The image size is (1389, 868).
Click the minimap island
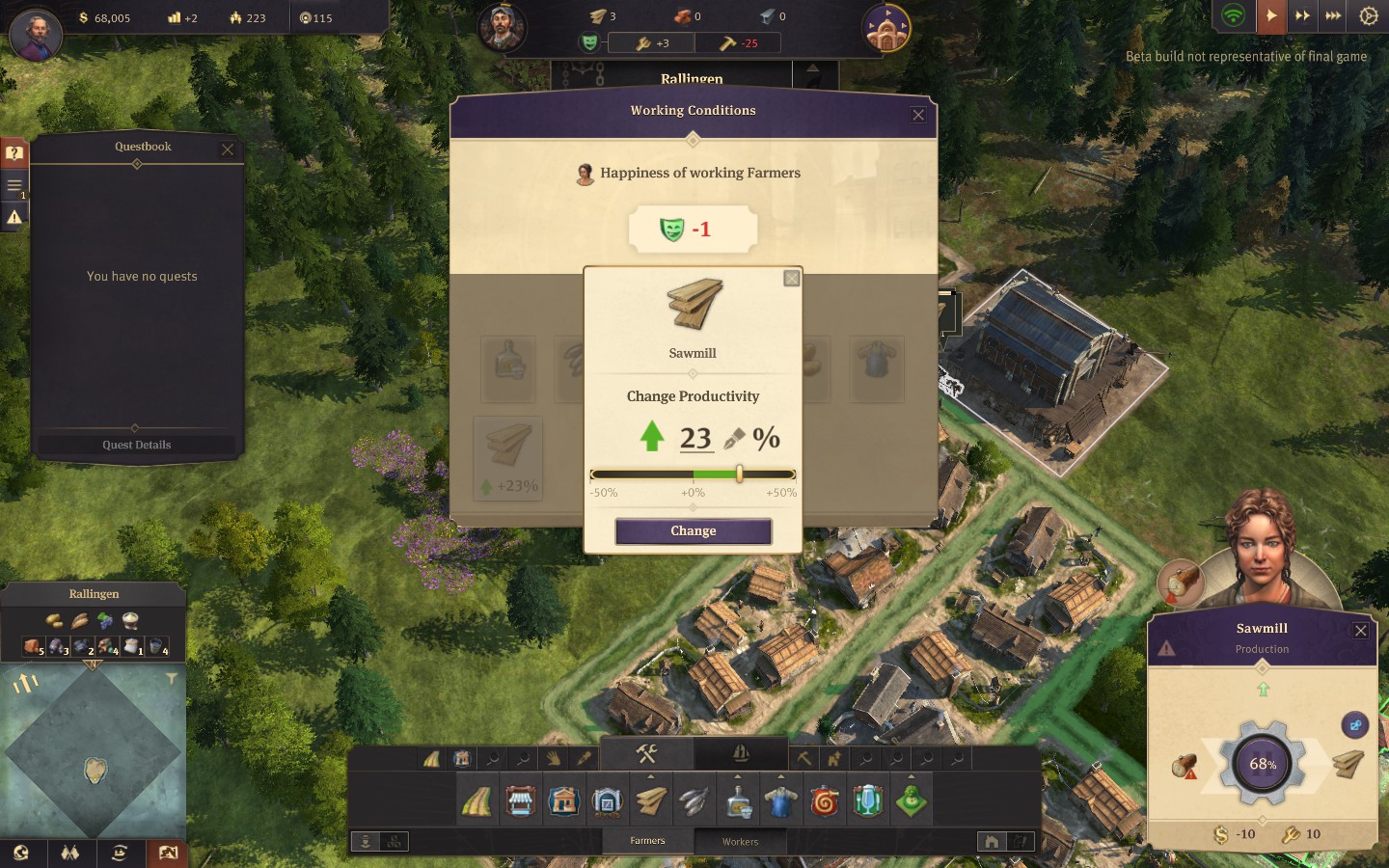point(95,769)
